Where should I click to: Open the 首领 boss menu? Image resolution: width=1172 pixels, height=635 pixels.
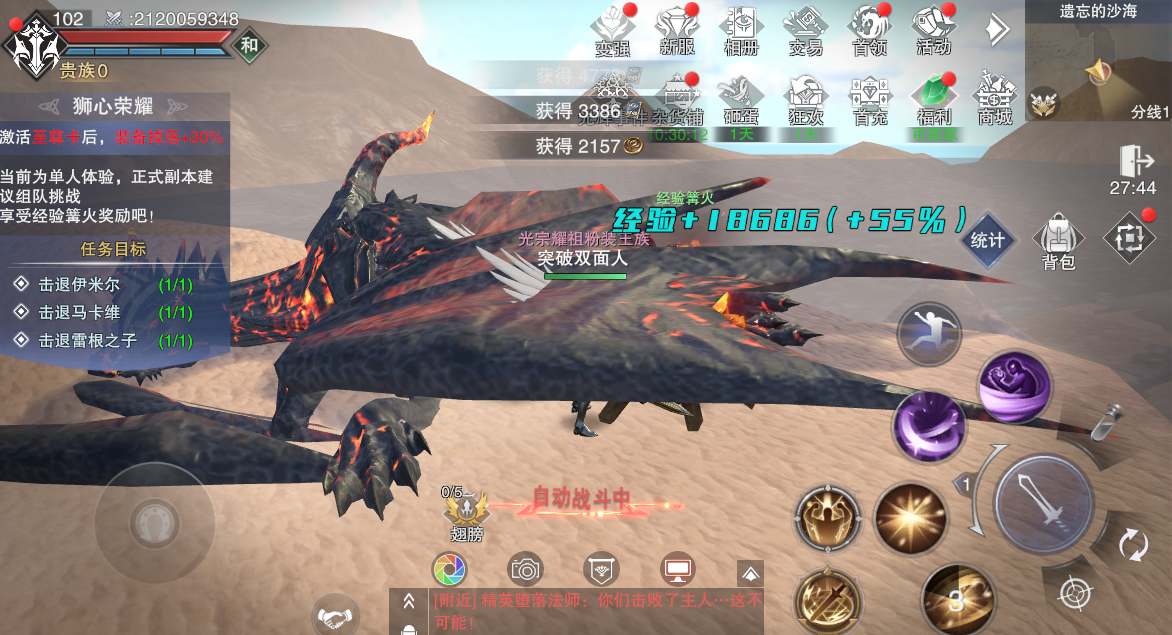[x=868, y=29]
